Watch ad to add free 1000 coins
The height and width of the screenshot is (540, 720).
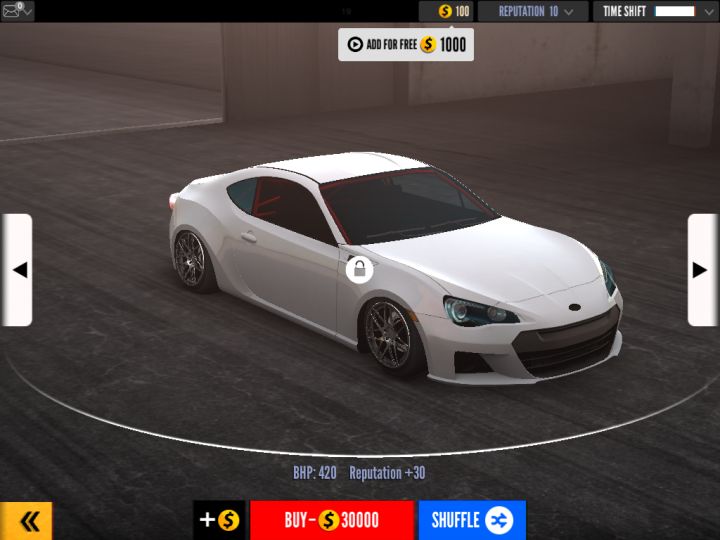click(405, 44)
